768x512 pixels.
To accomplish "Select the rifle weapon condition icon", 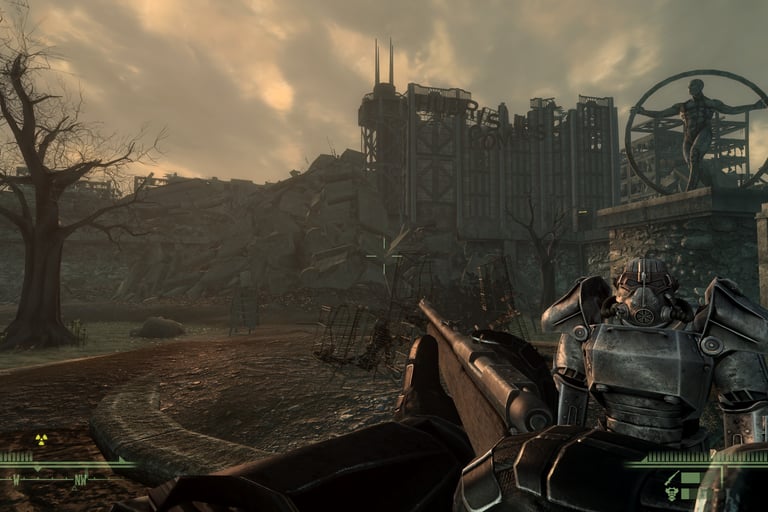I will pos(674,478).
